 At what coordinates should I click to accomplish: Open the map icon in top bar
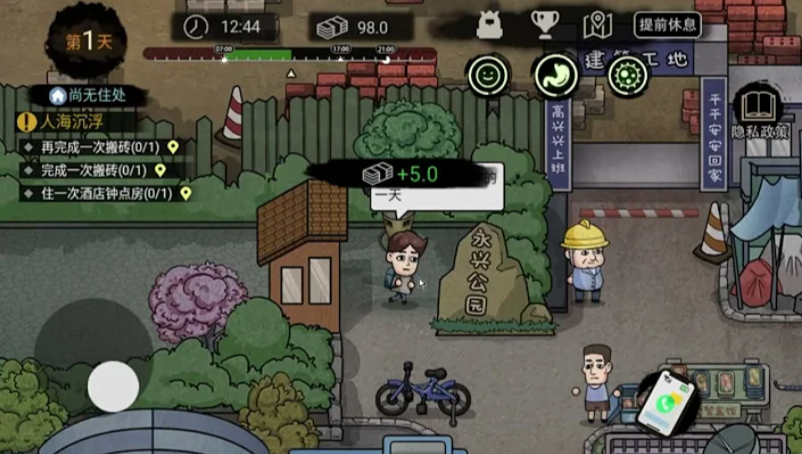click(x=597, y=25)
